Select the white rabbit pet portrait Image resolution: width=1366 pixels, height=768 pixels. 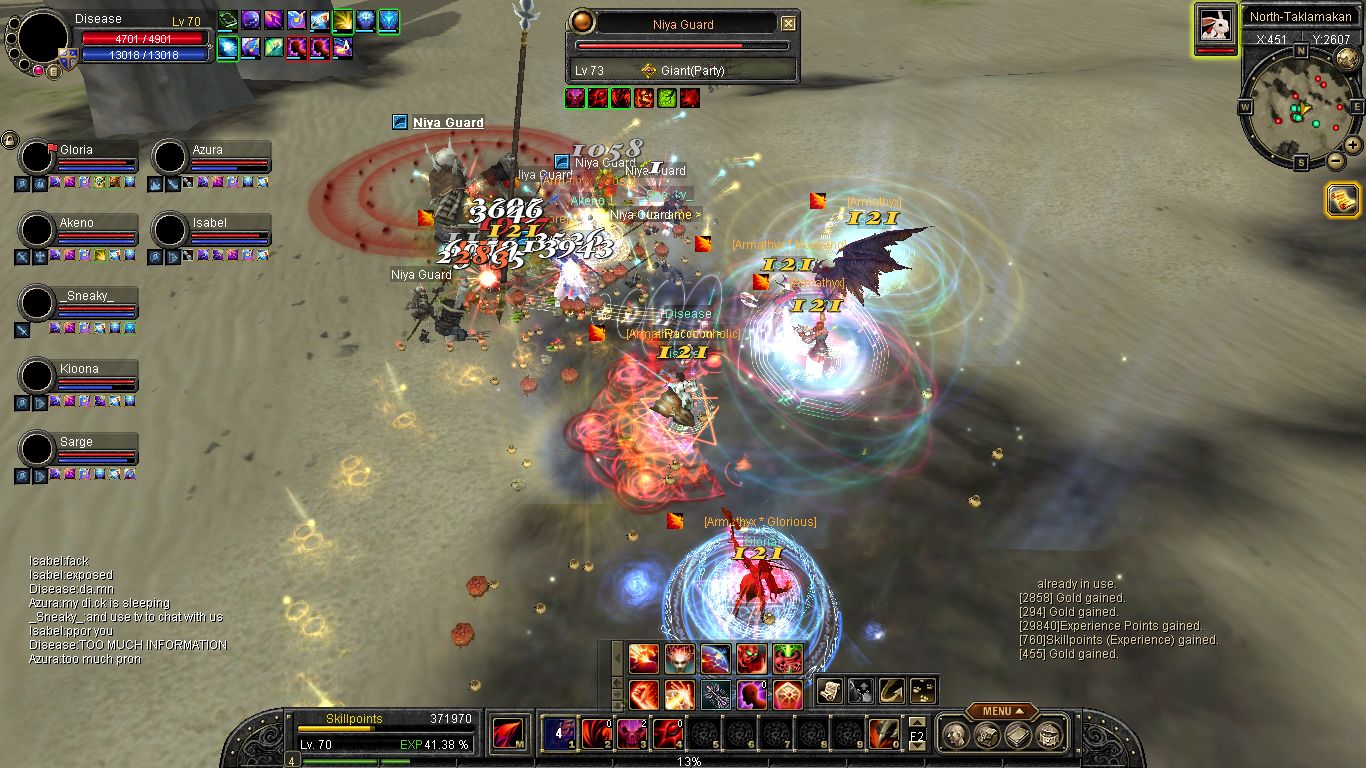(x=1215, y=24)
